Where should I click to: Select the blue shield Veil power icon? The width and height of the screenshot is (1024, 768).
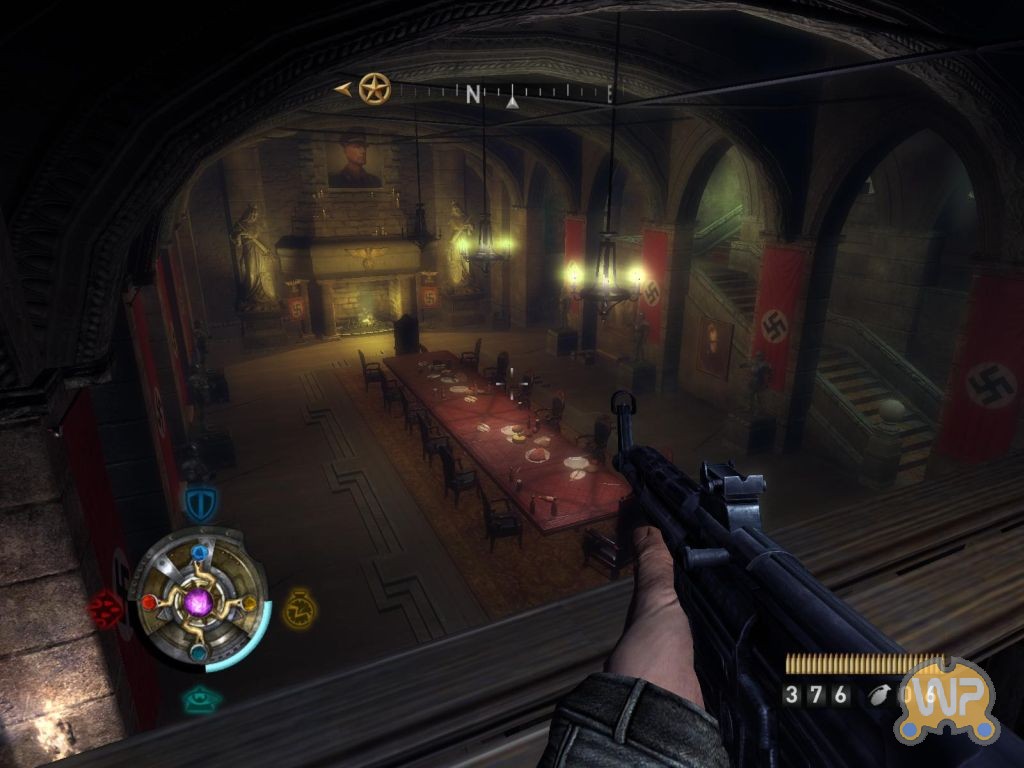tap(199, 502)
